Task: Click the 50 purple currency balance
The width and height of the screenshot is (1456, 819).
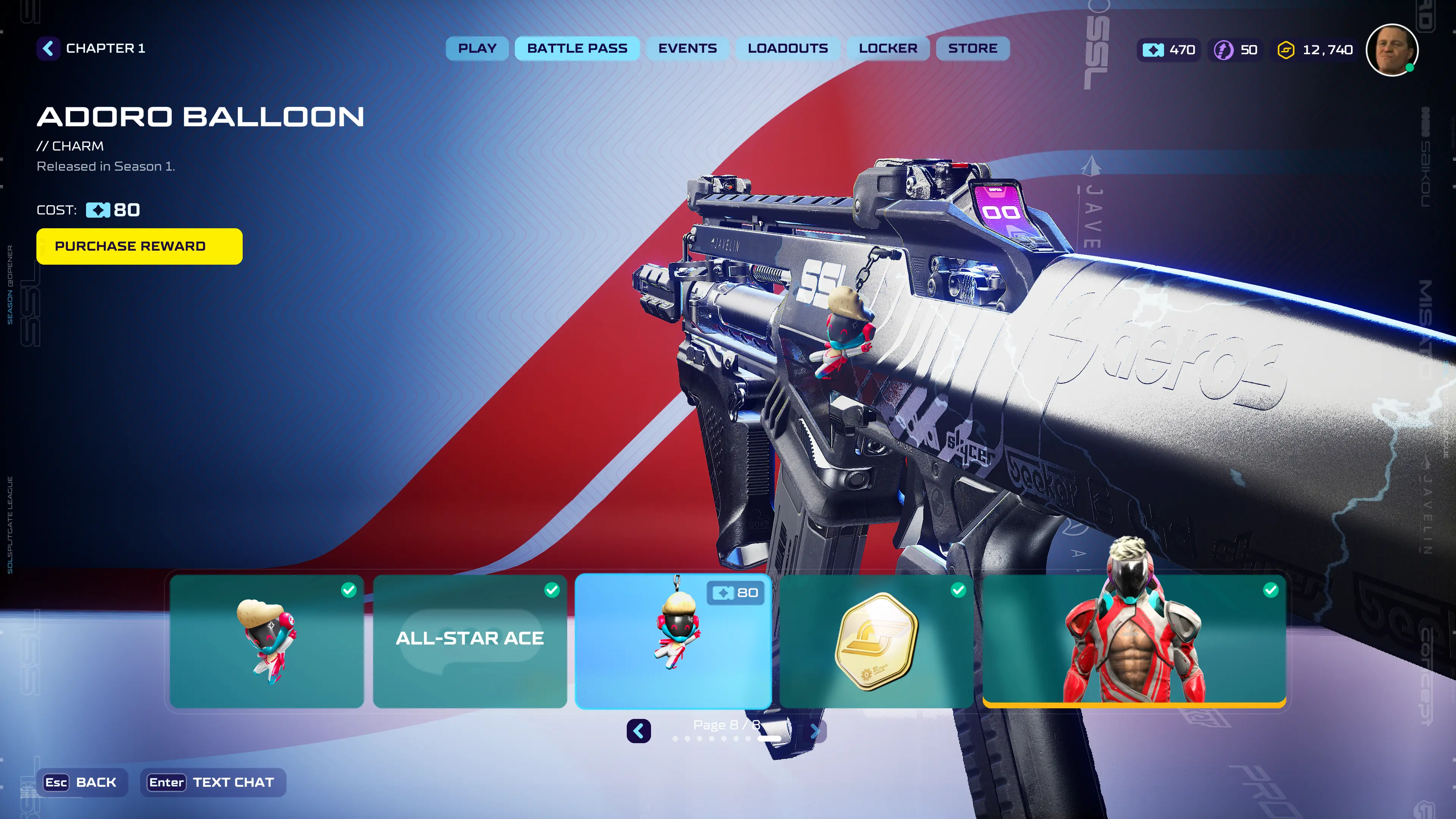Action: point(1236,50)
